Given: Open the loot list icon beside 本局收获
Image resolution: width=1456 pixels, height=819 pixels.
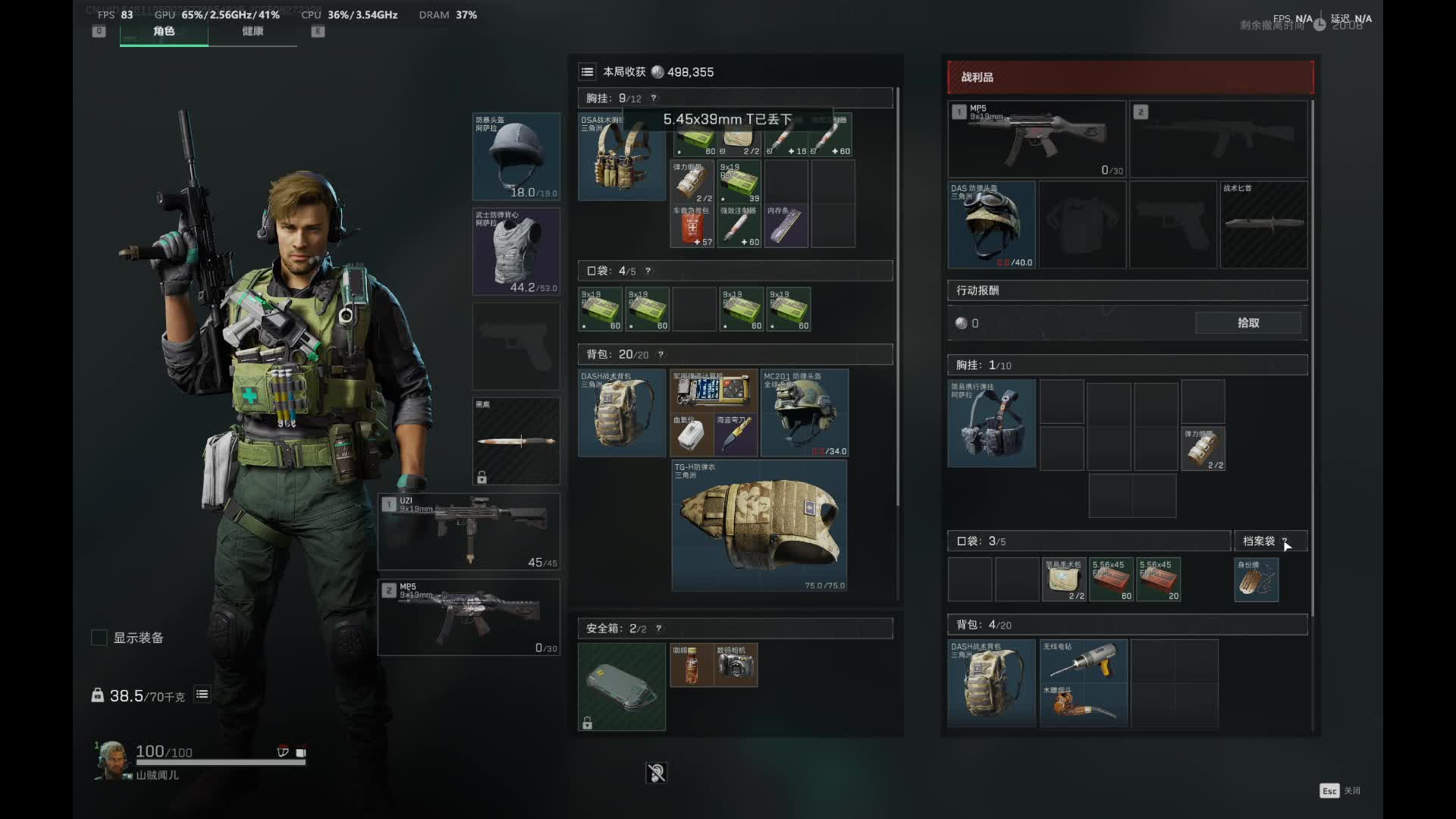Looking at the screenshot, I should point(587,72).
